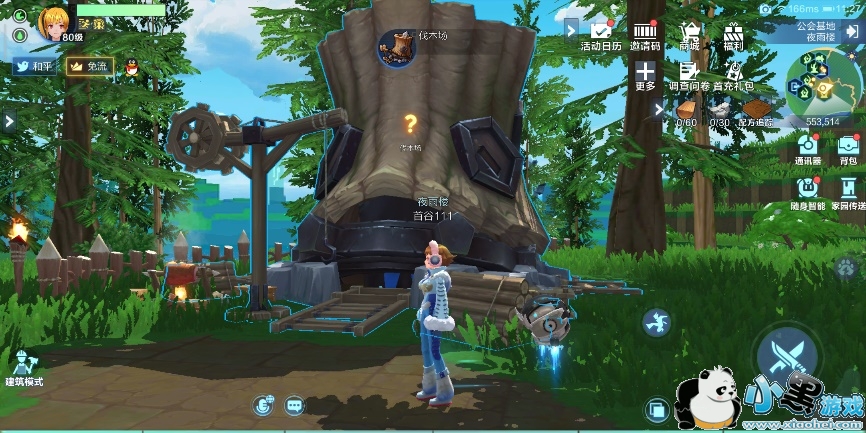Show 更多 options with the plus icon
Viewport: 866px width, 433px height.
[645, 75]
